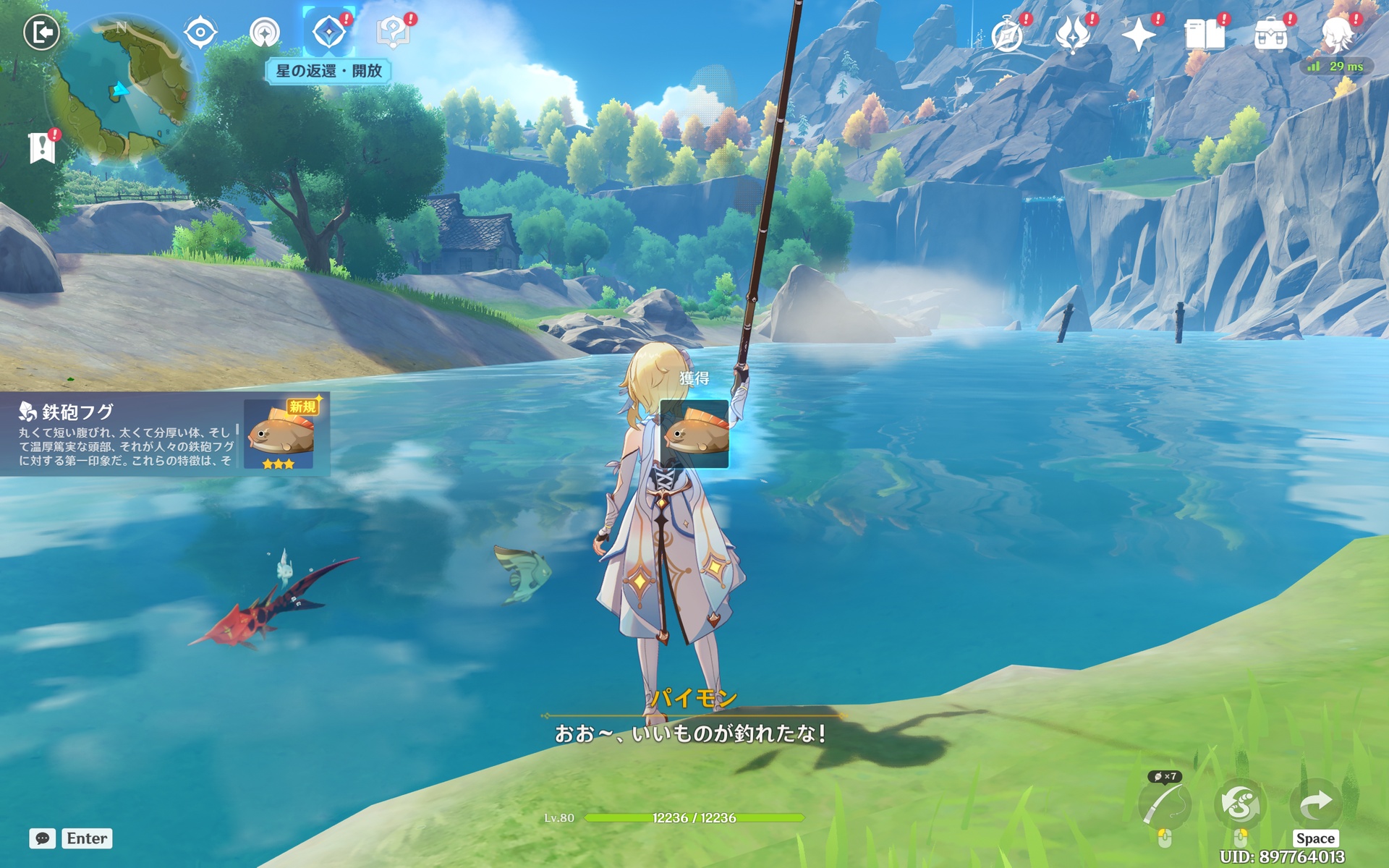Open the backpack inventory icon
The image size is (1389, 868).
[x=1270, y=34]
